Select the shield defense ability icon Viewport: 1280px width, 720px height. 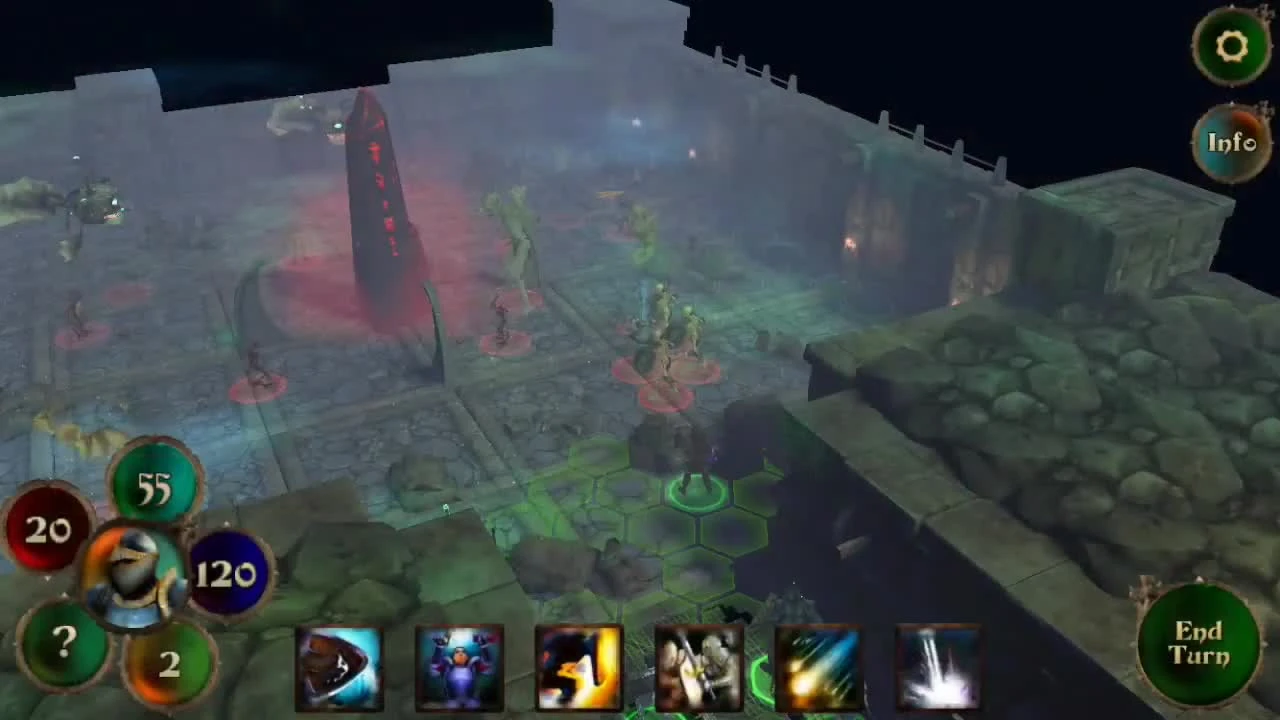340,665
